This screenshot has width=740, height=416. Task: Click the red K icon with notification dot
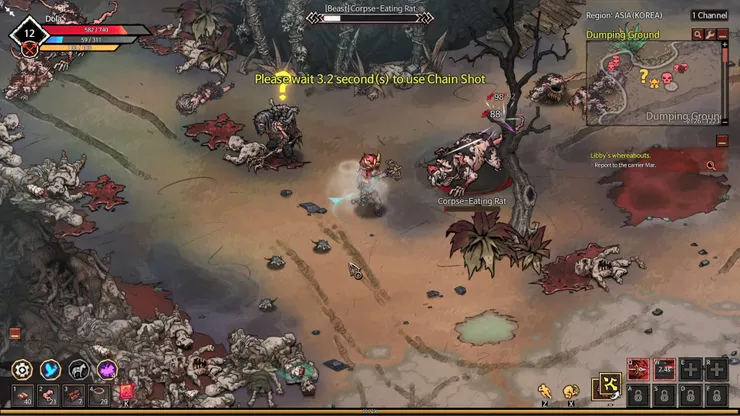tap(127, 393)
